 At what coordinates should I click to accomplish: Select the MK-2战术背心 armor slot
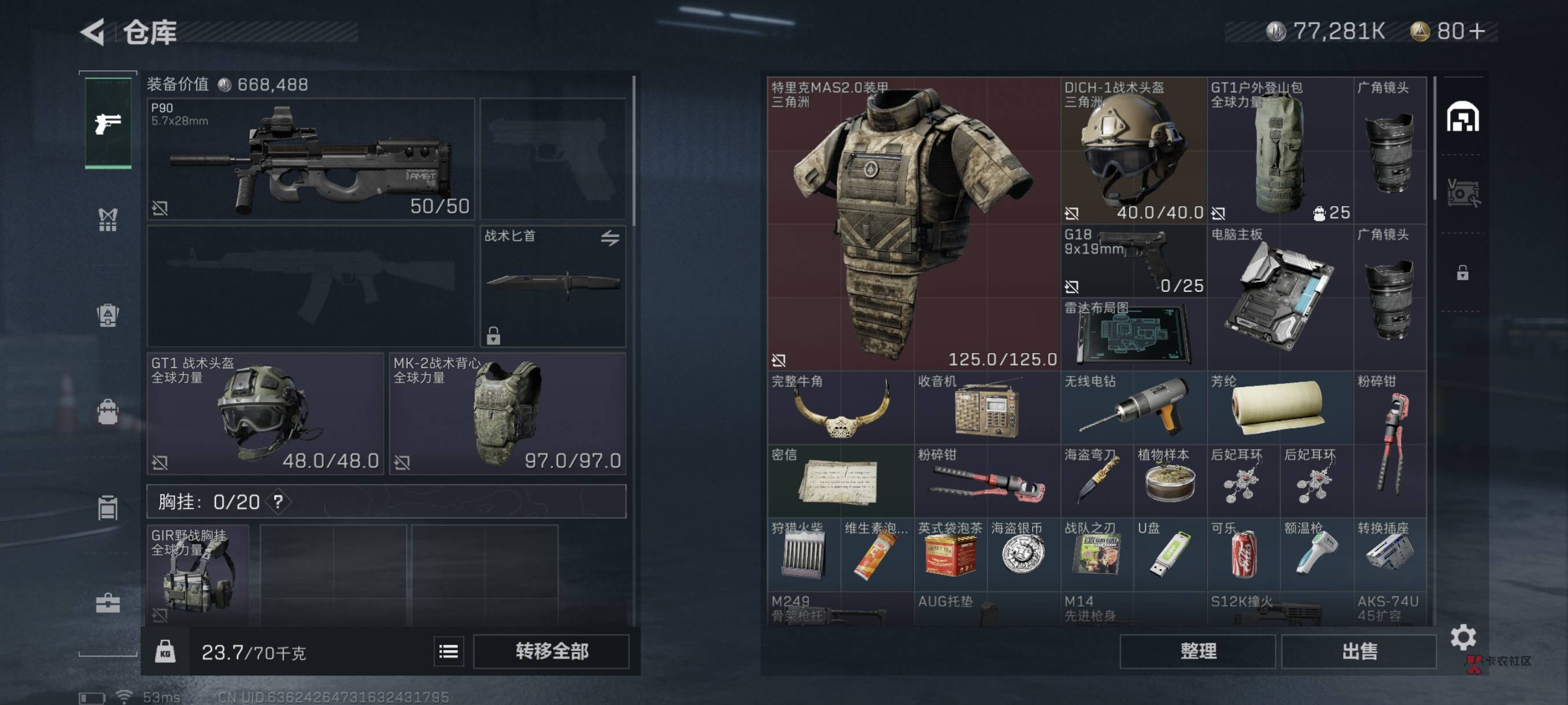(508, 413)
